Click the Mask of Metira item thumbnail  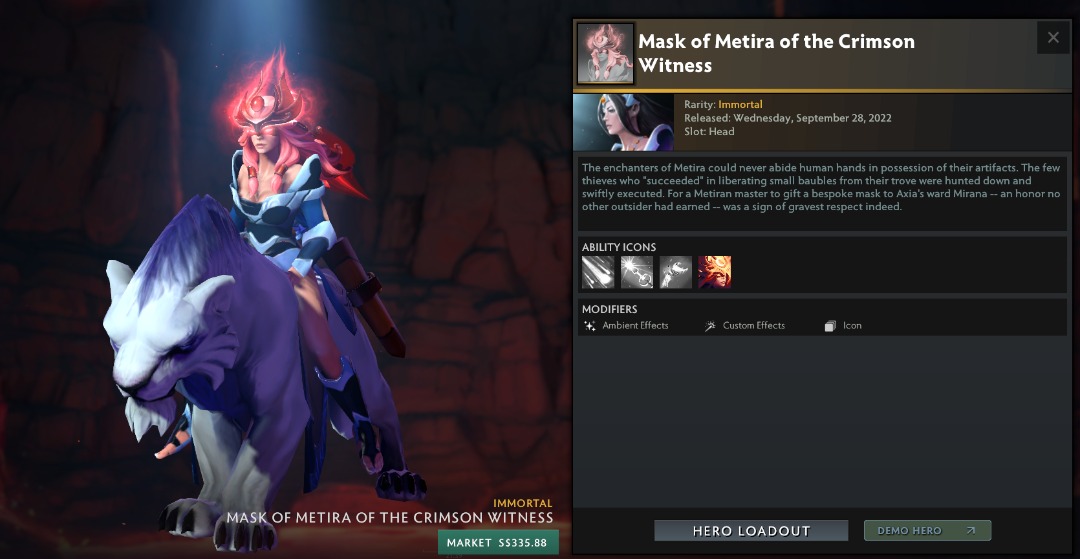click(606, 53)
